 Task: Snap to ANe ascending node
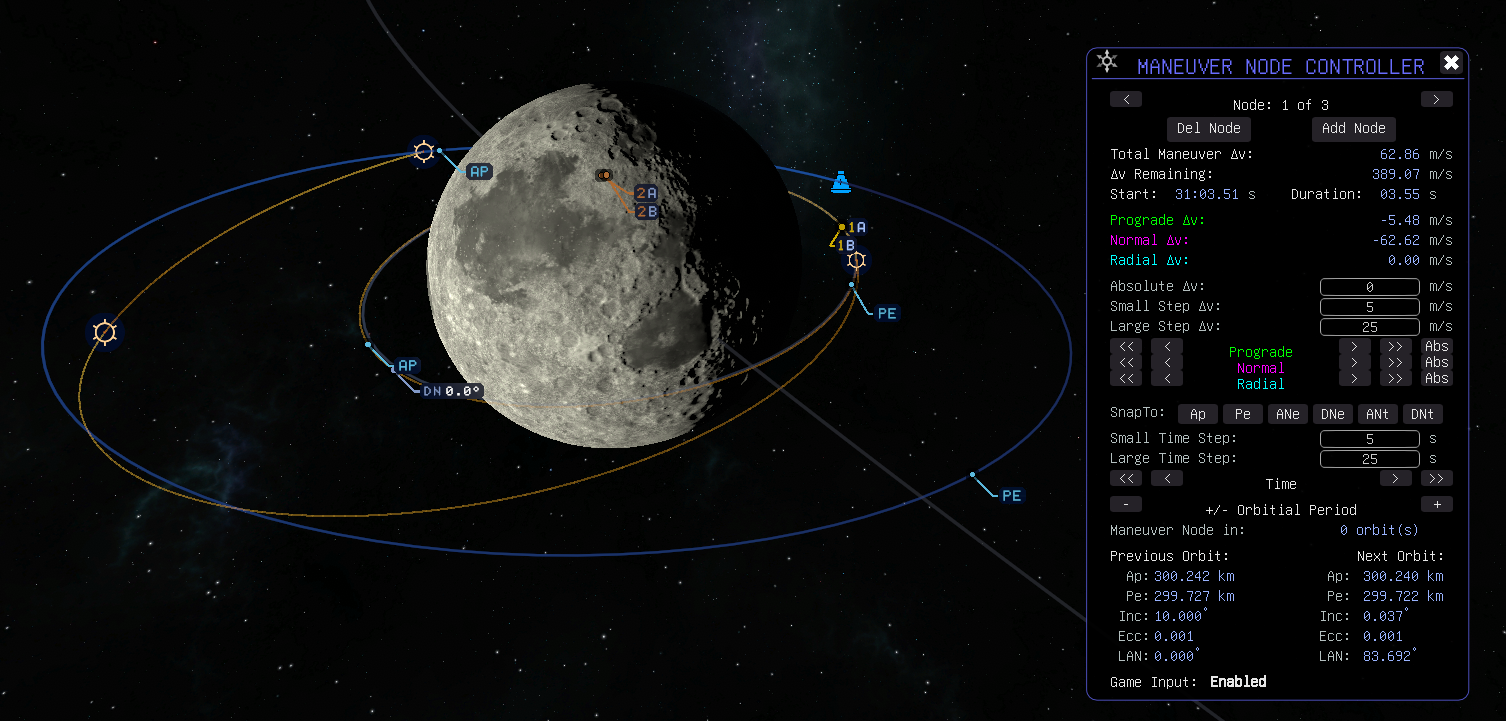1288,414
